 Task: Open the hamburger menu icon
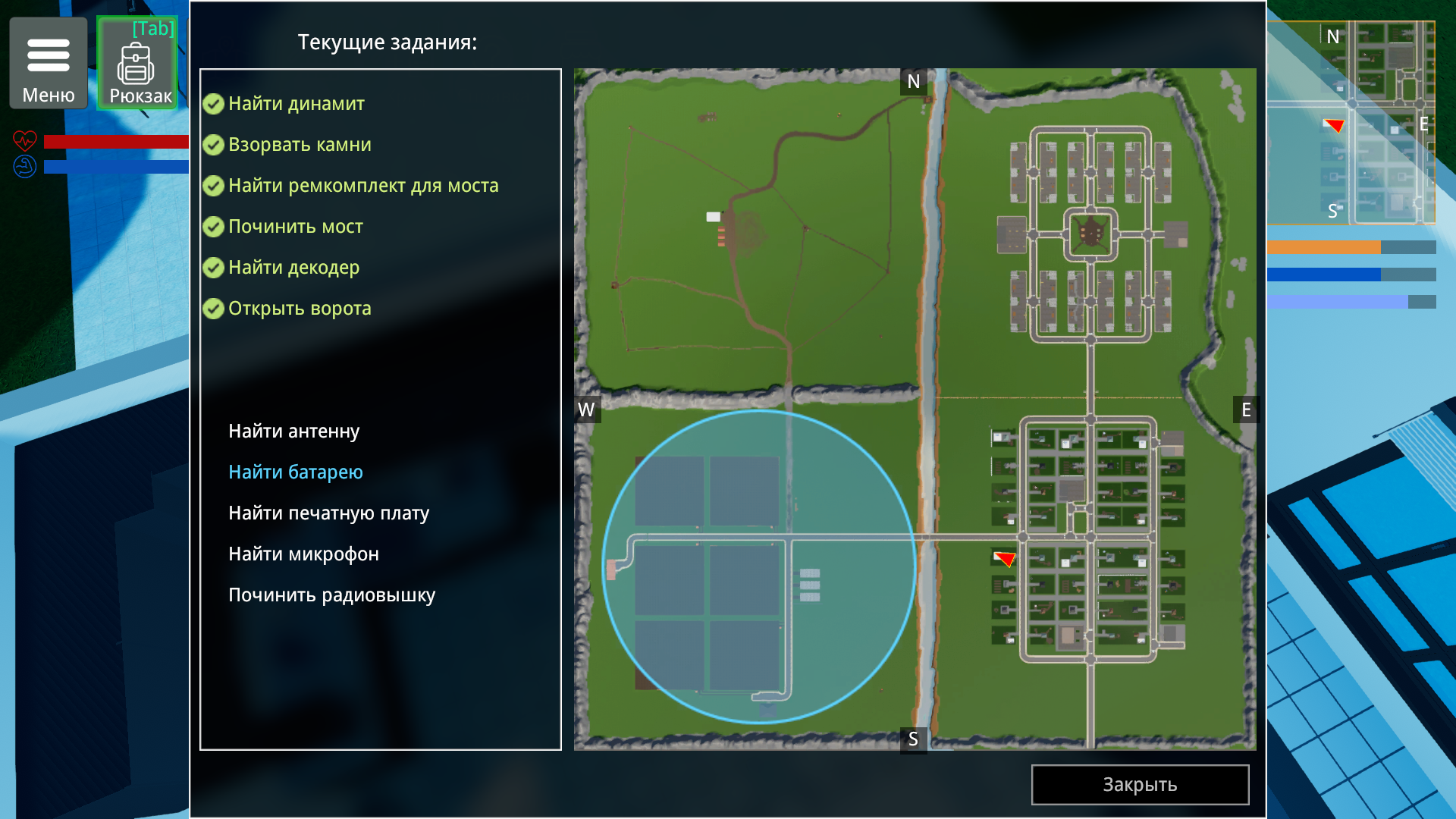[48, 55]
